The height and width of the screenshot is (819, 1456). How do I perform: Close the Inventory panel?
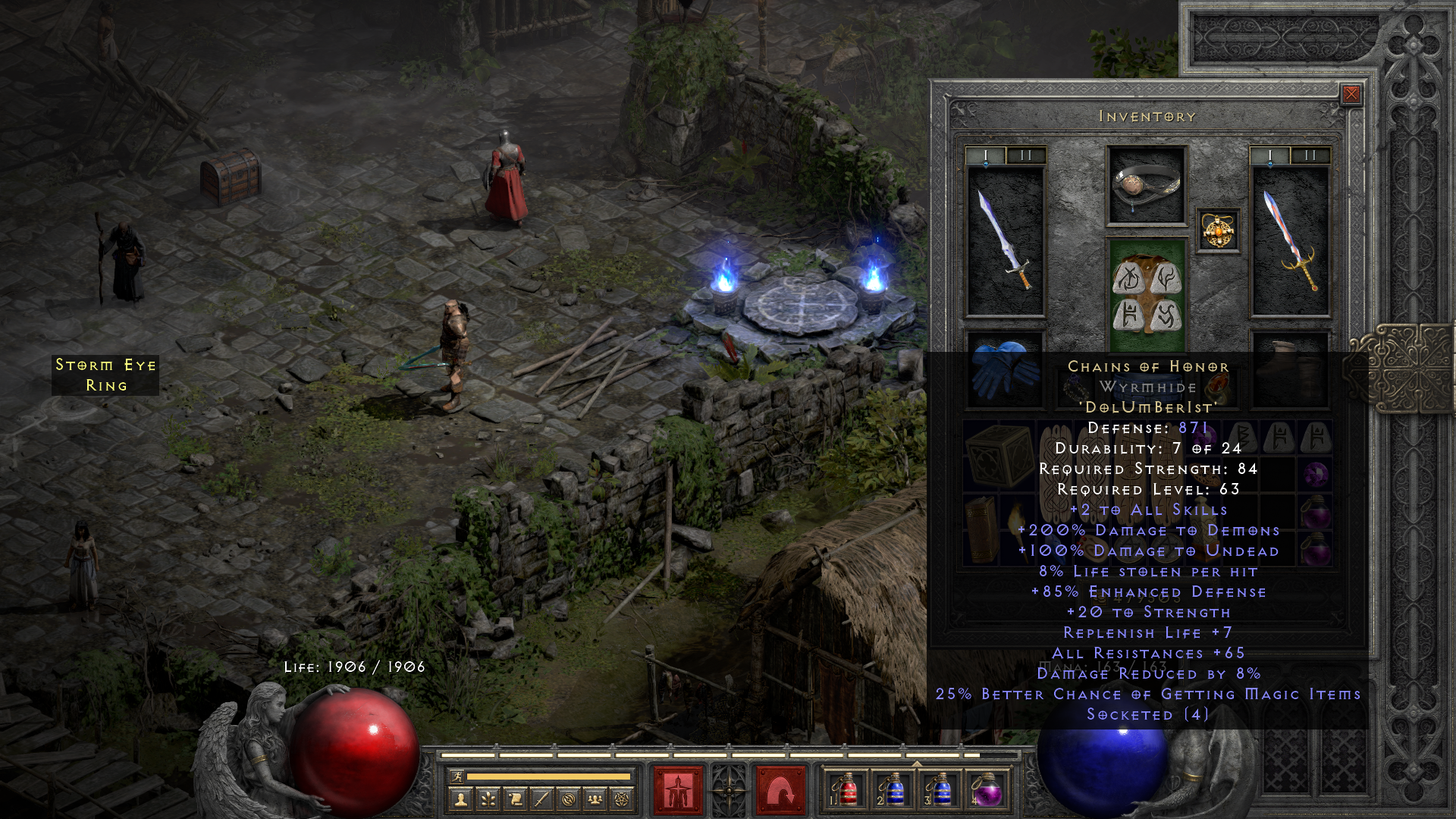(x=1351, y=94)
